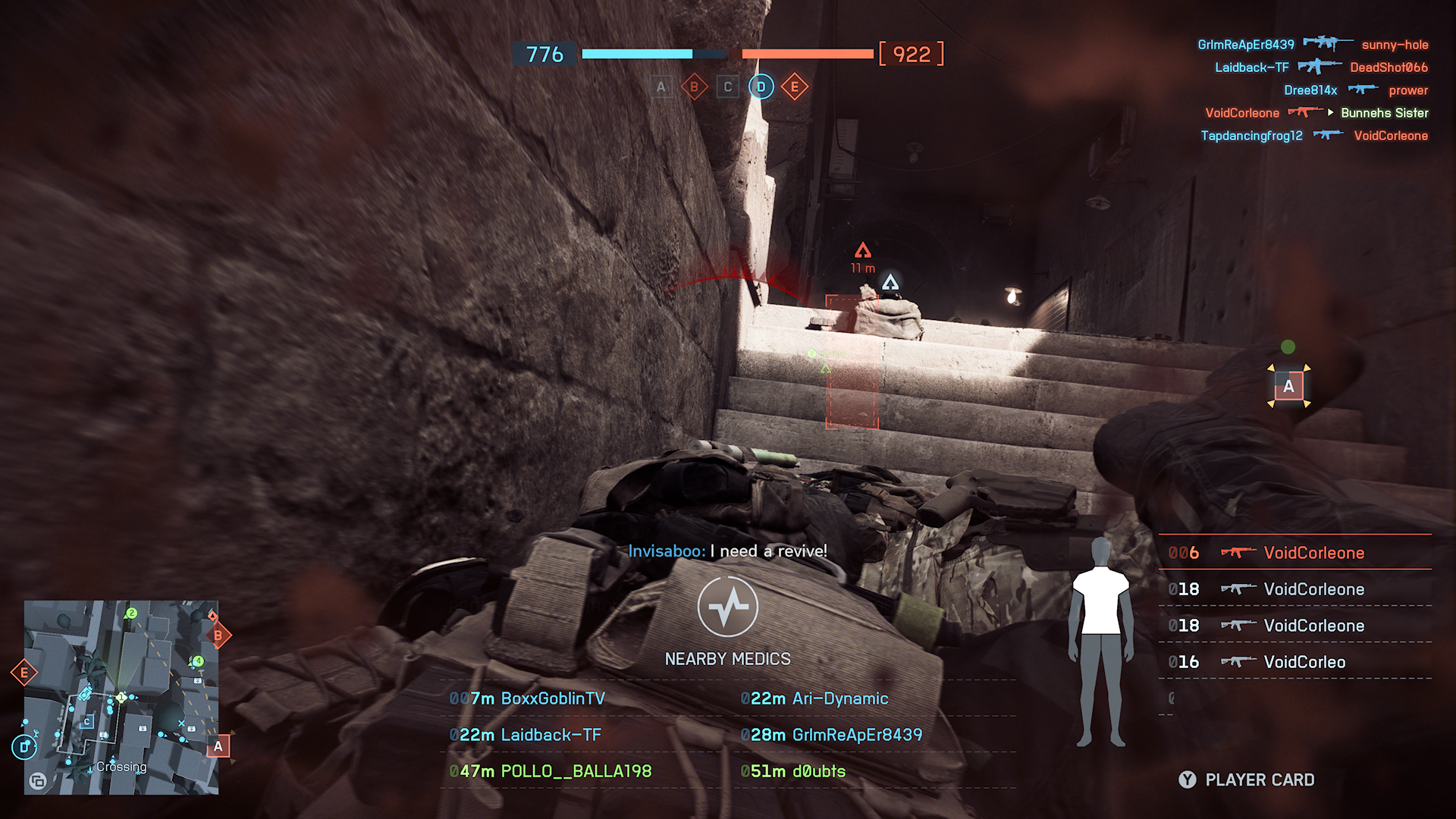Click nearby medic BoxxGoblinTV
1456x819 pixels.
pos(528,698)
